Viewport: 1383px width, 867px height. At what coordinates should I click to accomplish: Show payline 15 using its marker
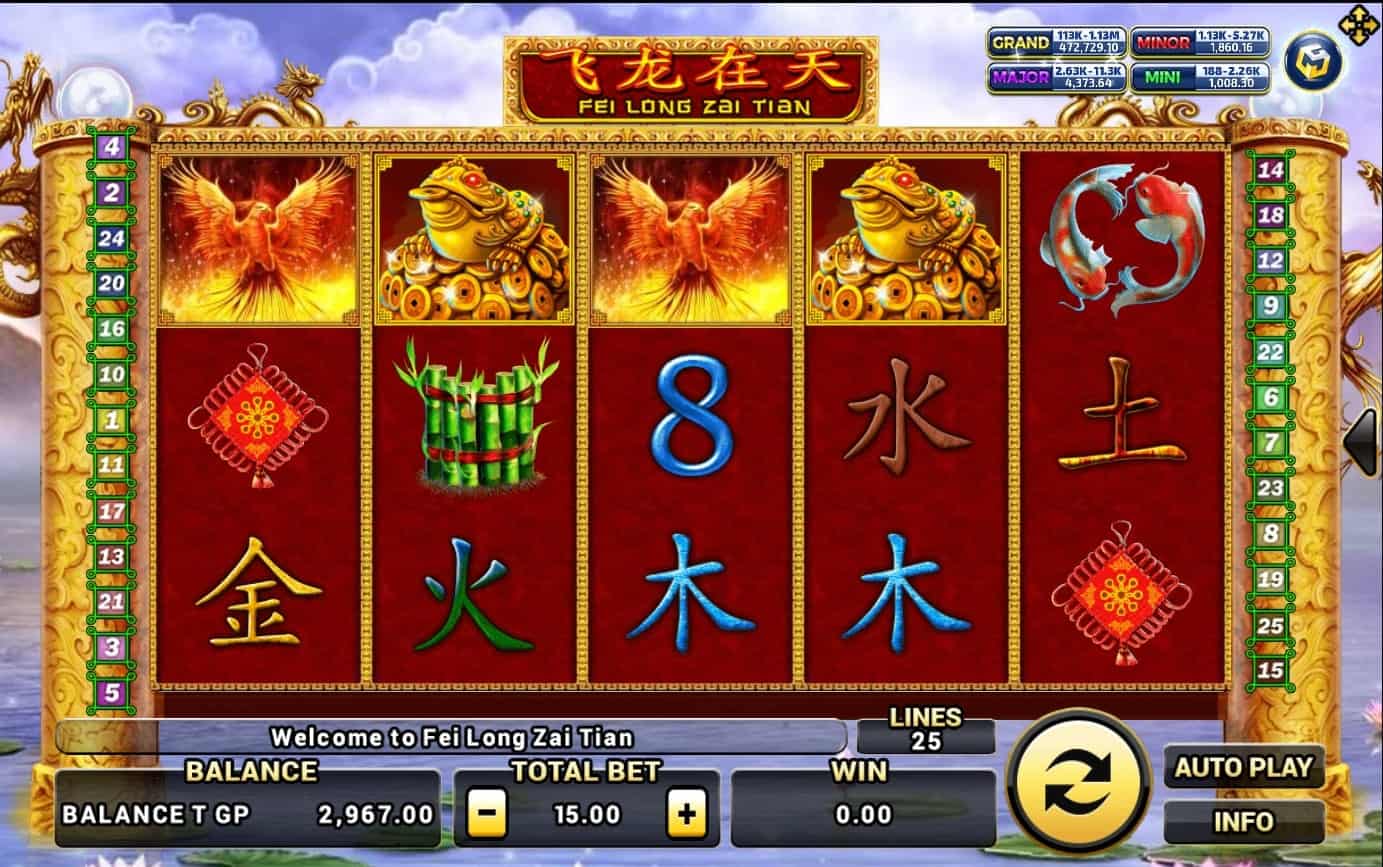click(1270, 670)
